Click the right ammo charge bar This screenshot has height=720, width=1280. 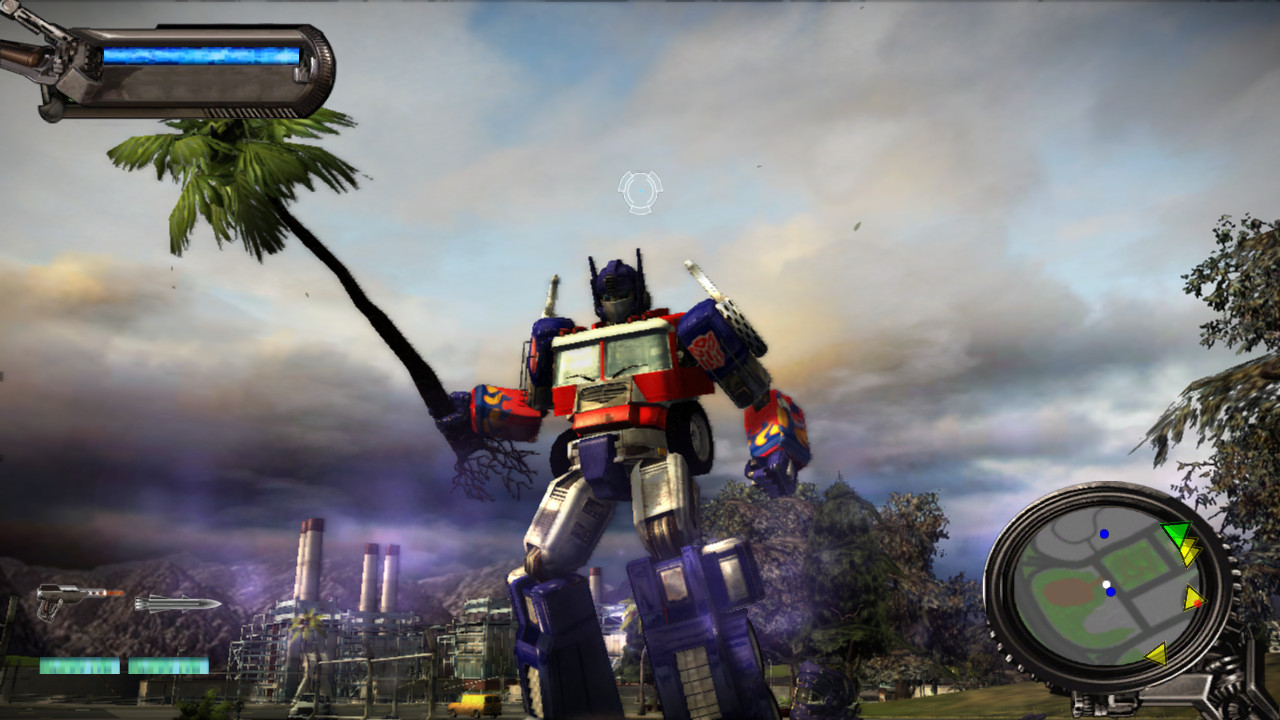pos(168,665)
